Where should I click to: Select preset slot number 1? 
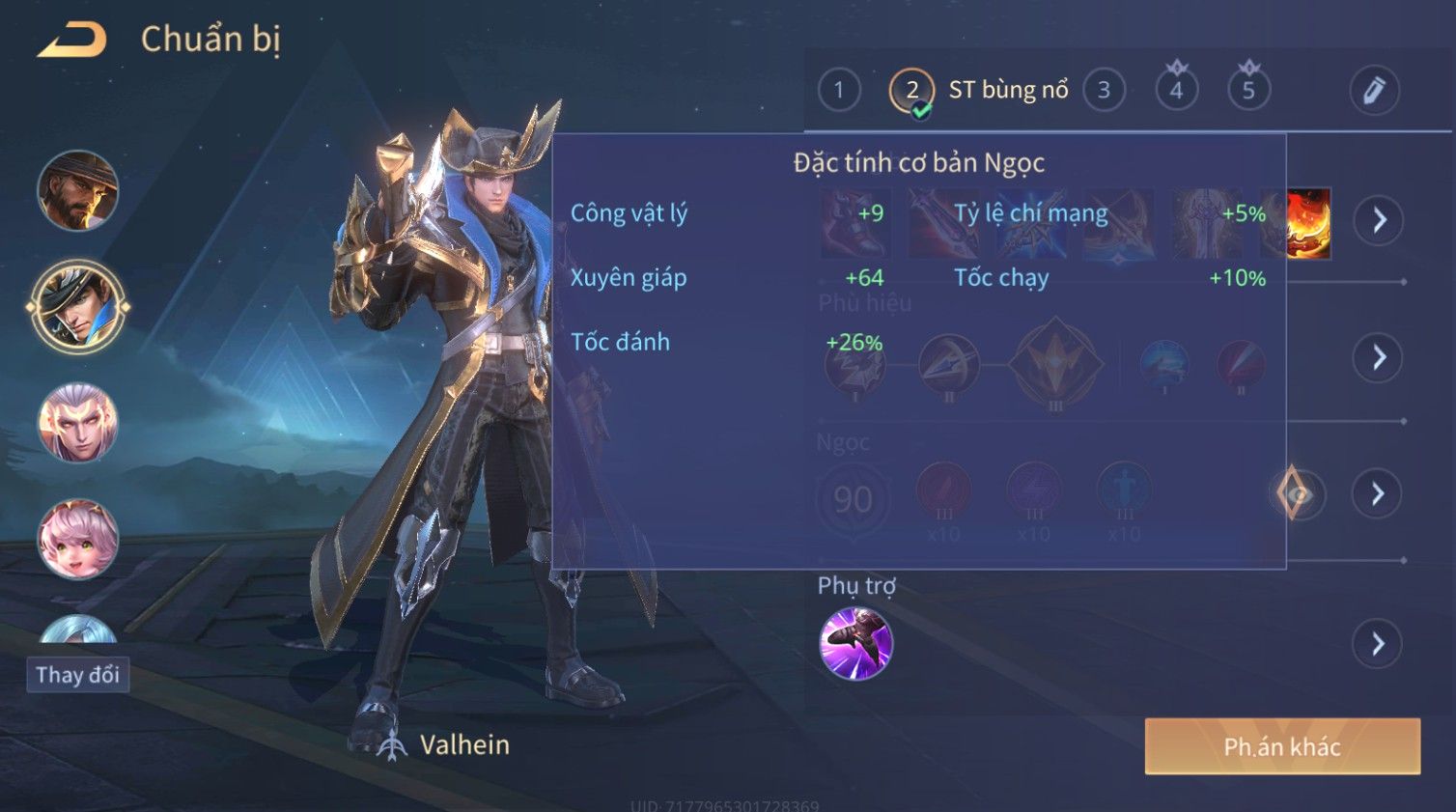(838, 91)
